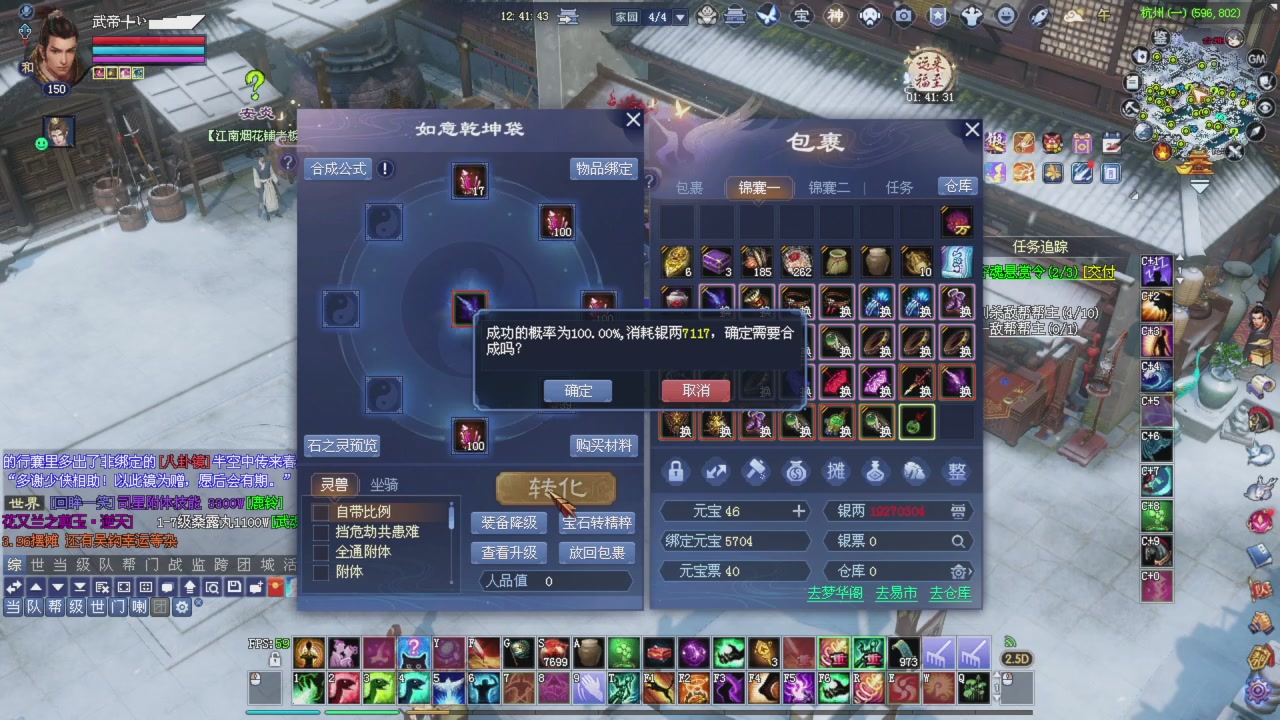This screenshot has height=720, width=1280.
Task: Click the 整 bag organize icon
Action: [x=956, y=471]
